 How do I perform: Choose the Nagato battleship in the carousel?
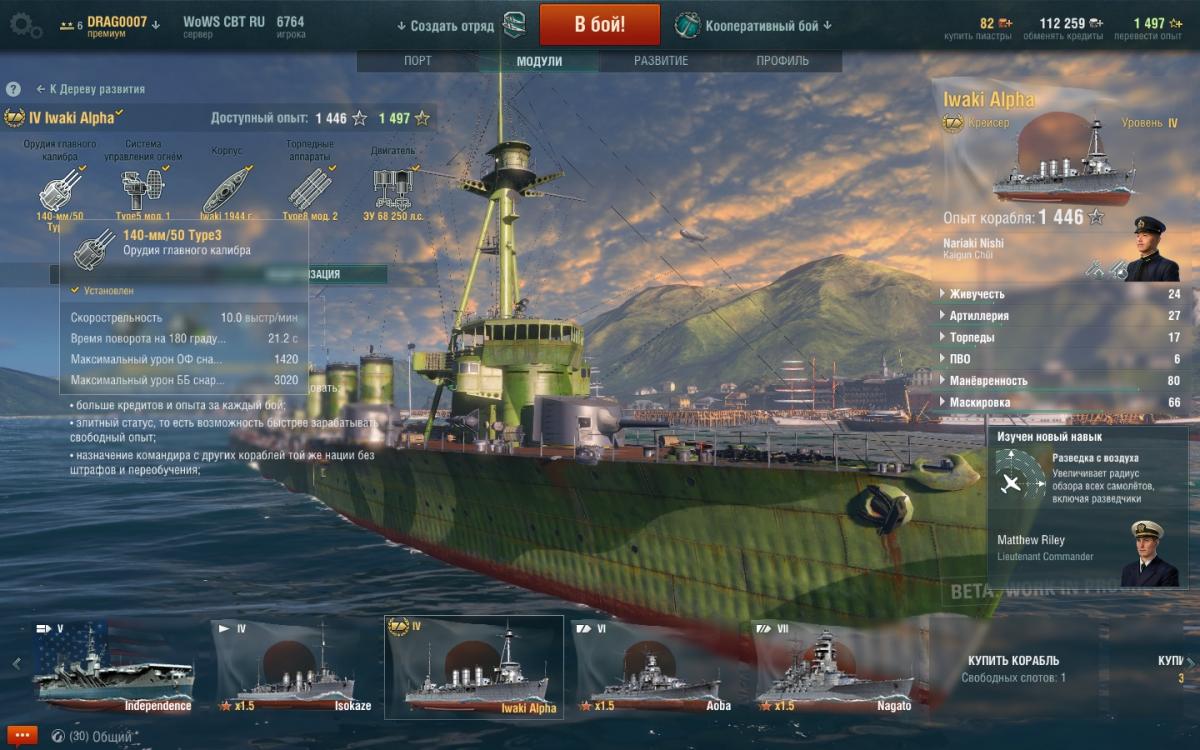click(x=835, y=668)
